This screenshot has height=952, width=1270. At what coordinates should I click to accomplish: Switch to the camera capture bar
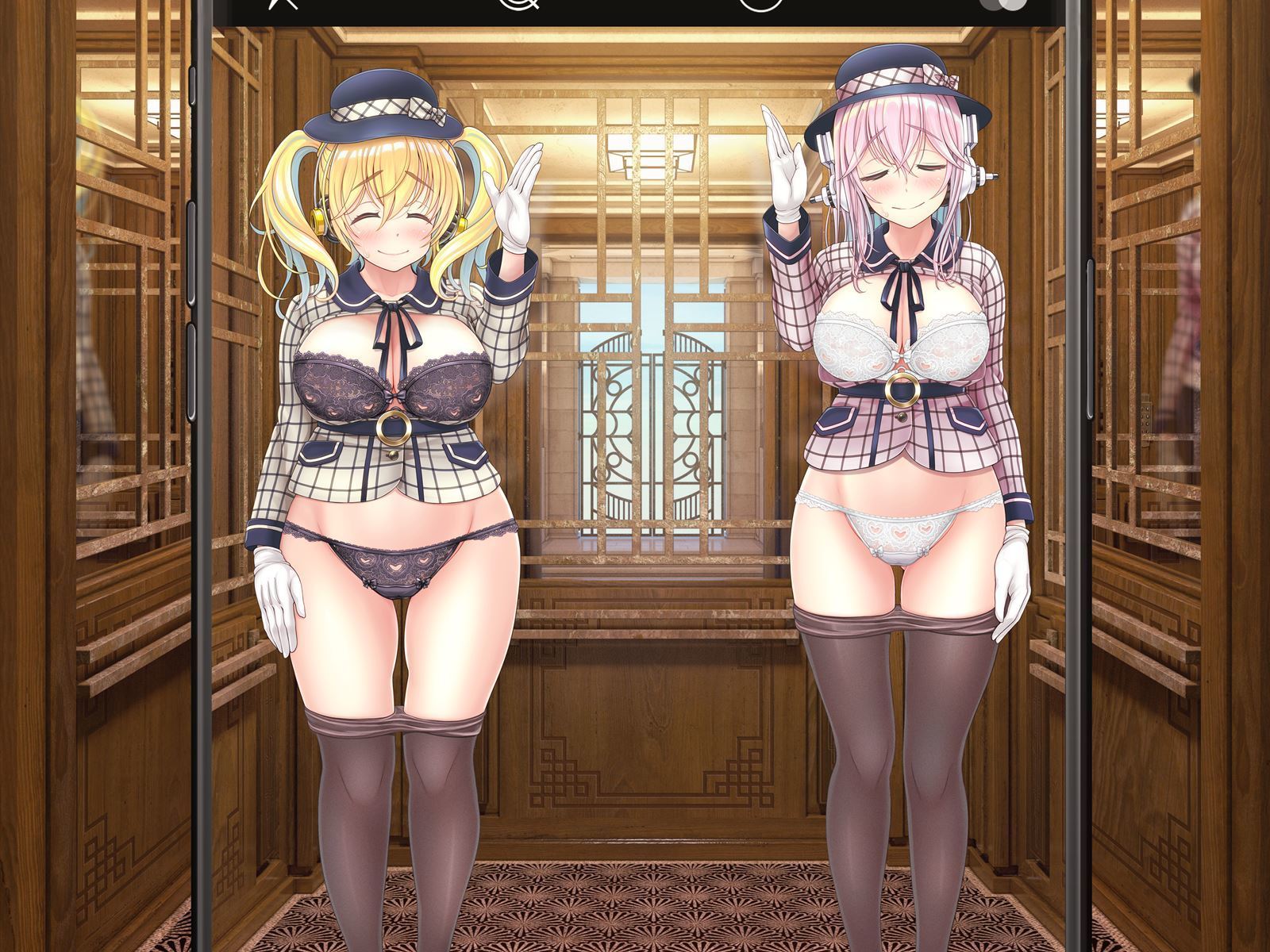635,6
